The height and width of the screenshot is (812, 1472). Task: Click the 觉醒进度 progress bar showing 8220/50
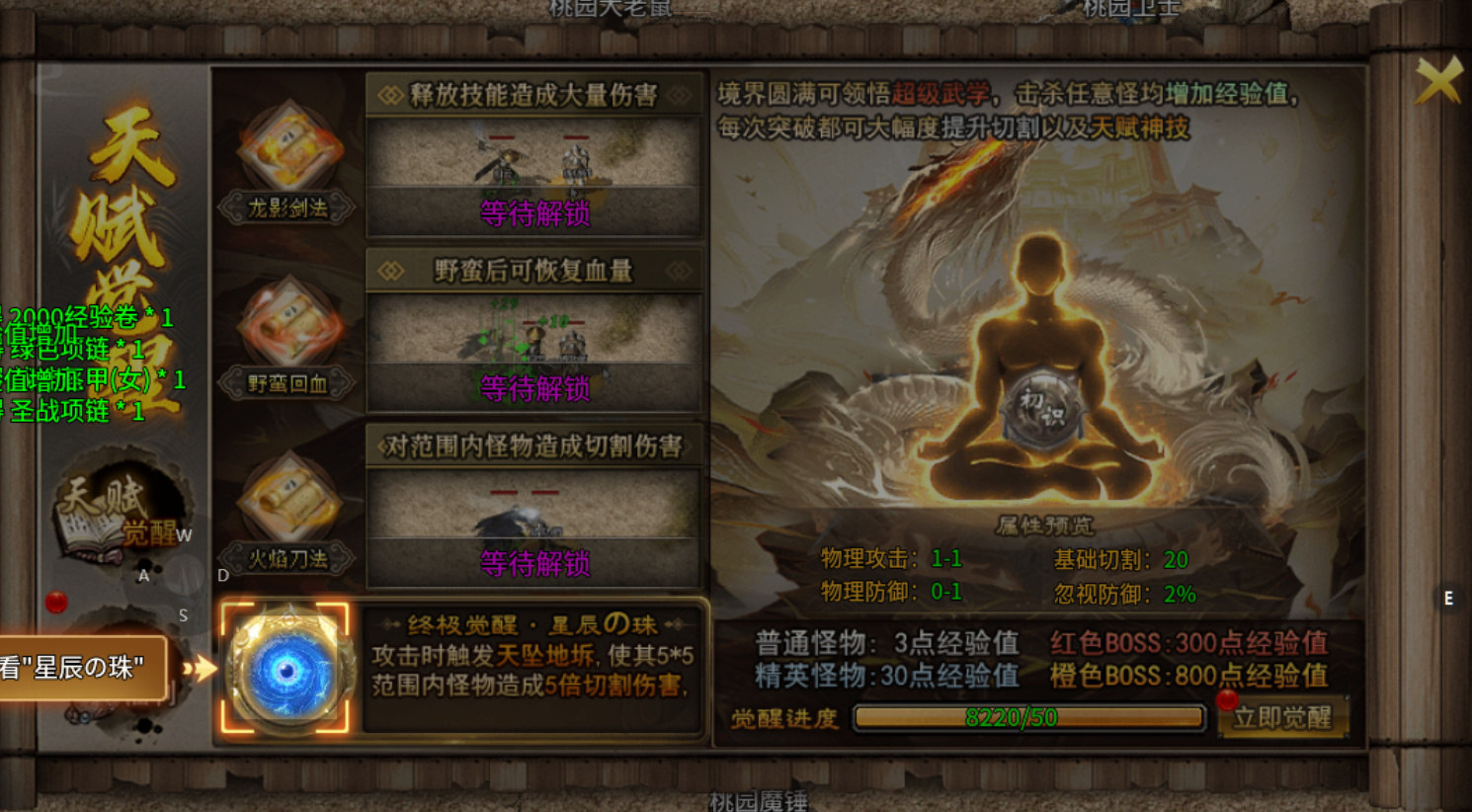[x=1027, y=719]
